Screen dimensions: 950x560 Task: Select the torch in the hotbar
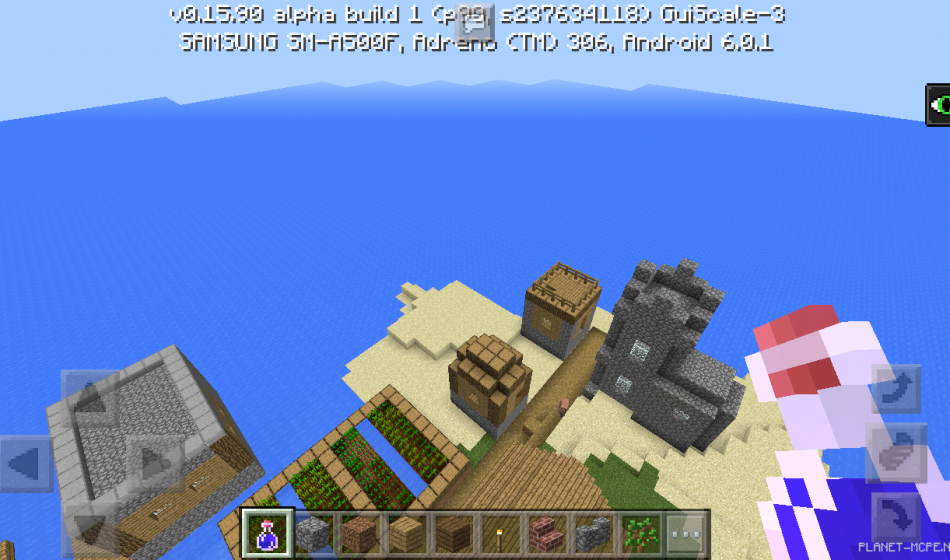(x=499, y=532)
